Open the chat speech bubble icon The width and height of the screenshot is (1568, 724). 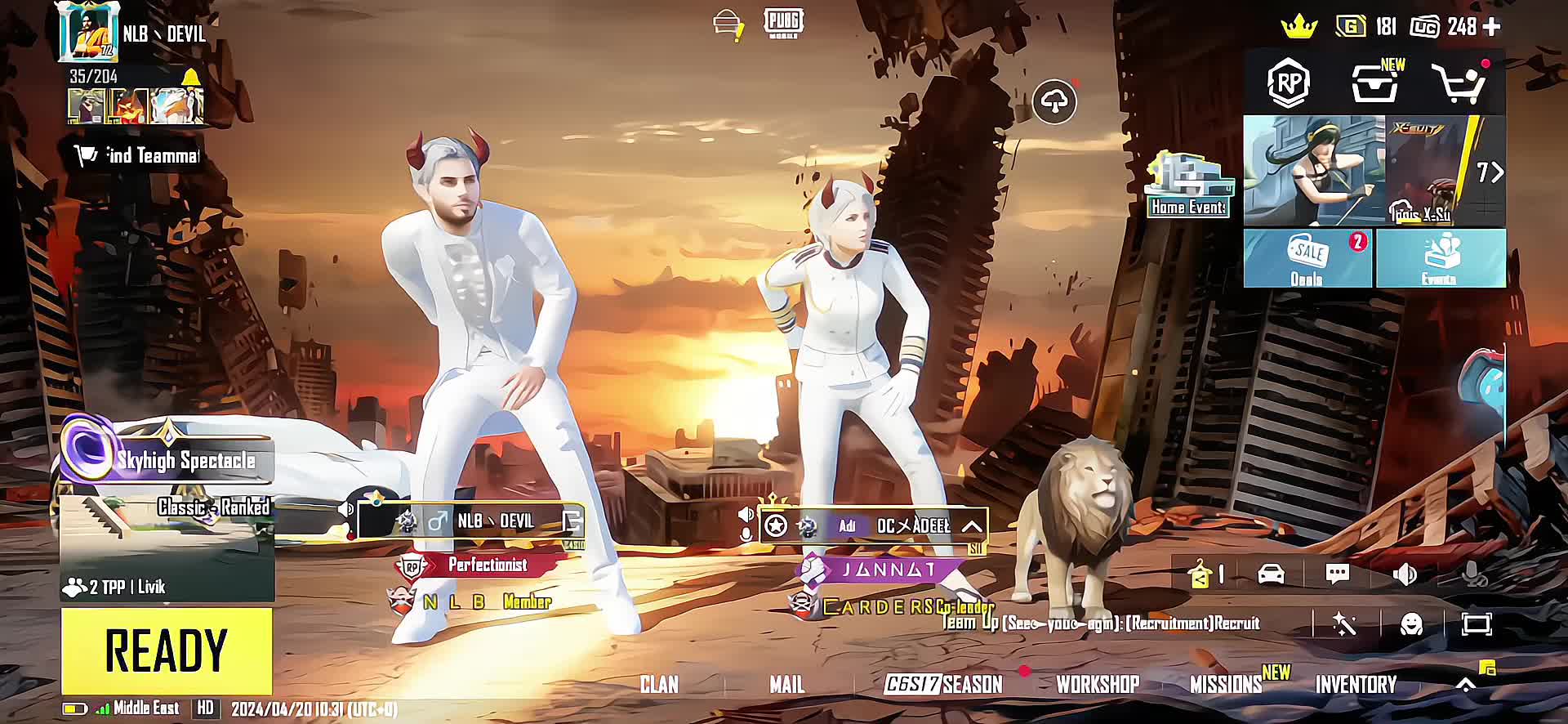1337,574
